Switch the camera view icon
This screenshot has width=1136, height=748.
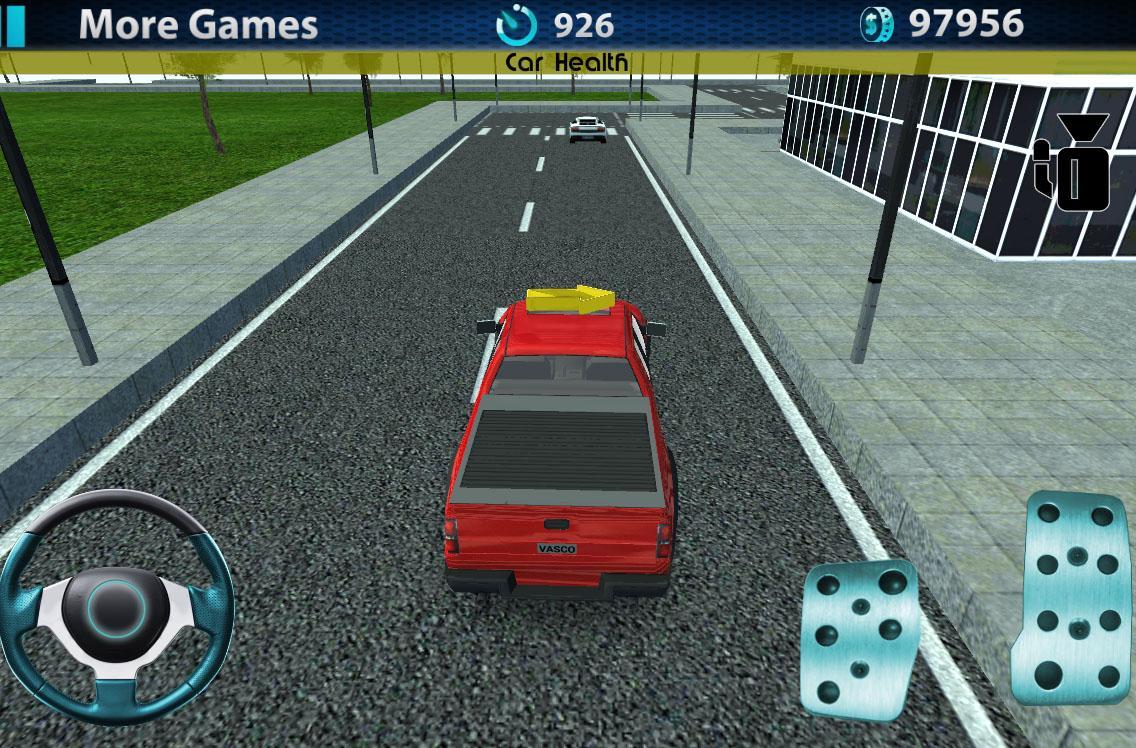pos(1074,164)
